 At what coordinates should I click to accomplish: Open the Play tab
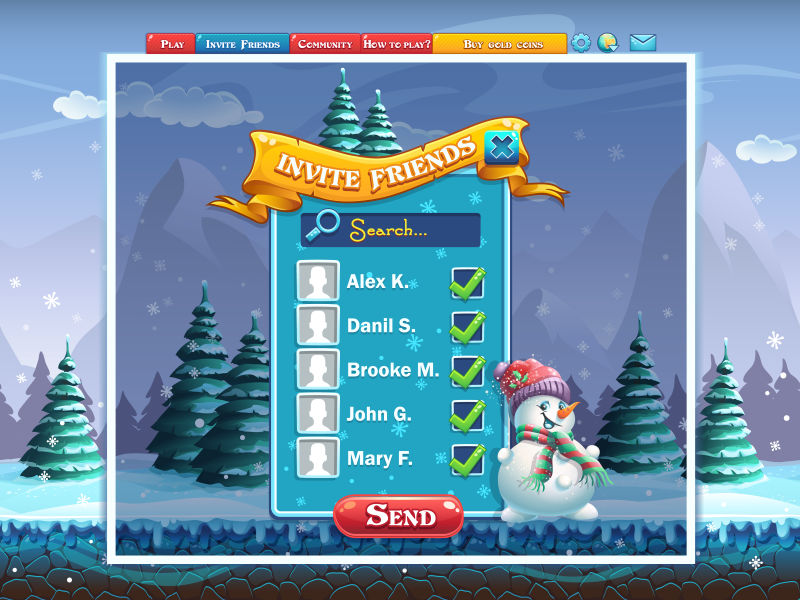(171, 44)
